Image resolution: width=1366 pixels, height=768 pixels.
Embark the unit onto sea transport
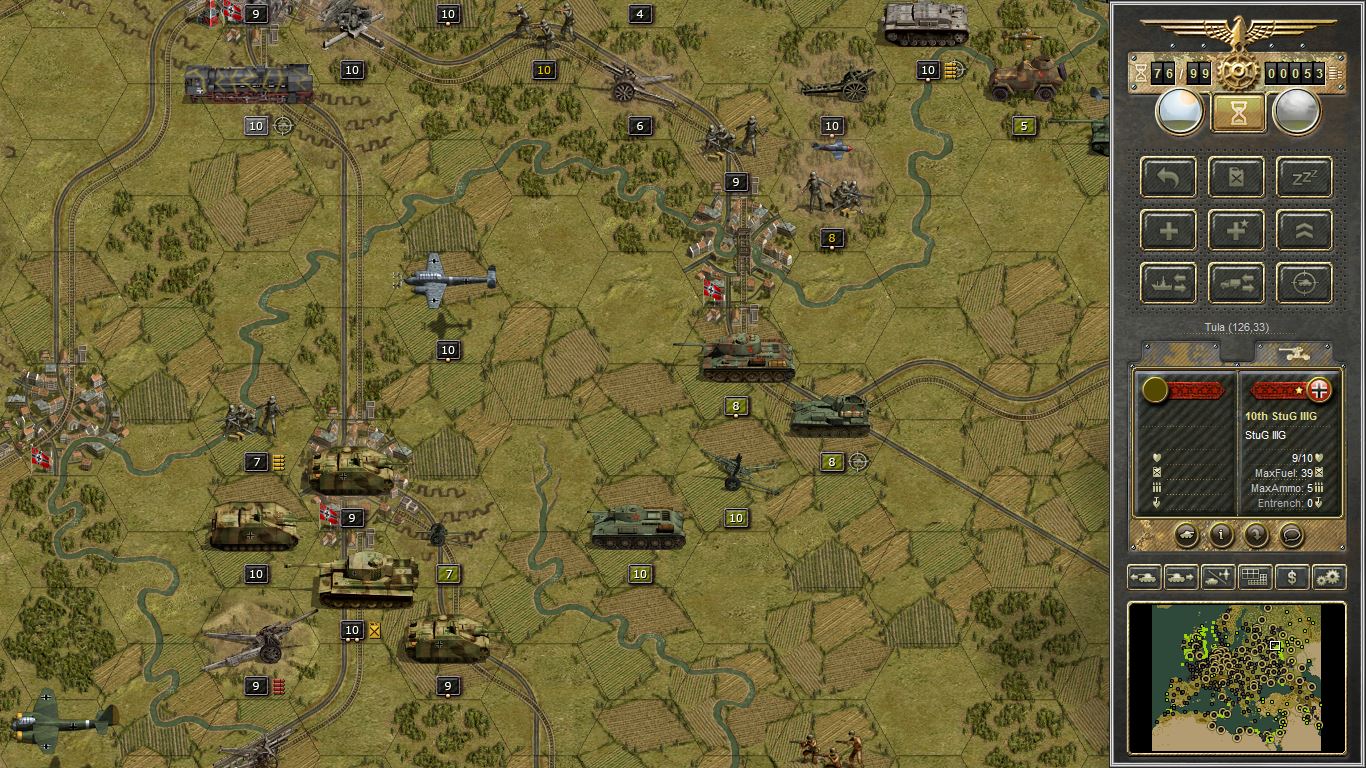tap(1168, 283)
